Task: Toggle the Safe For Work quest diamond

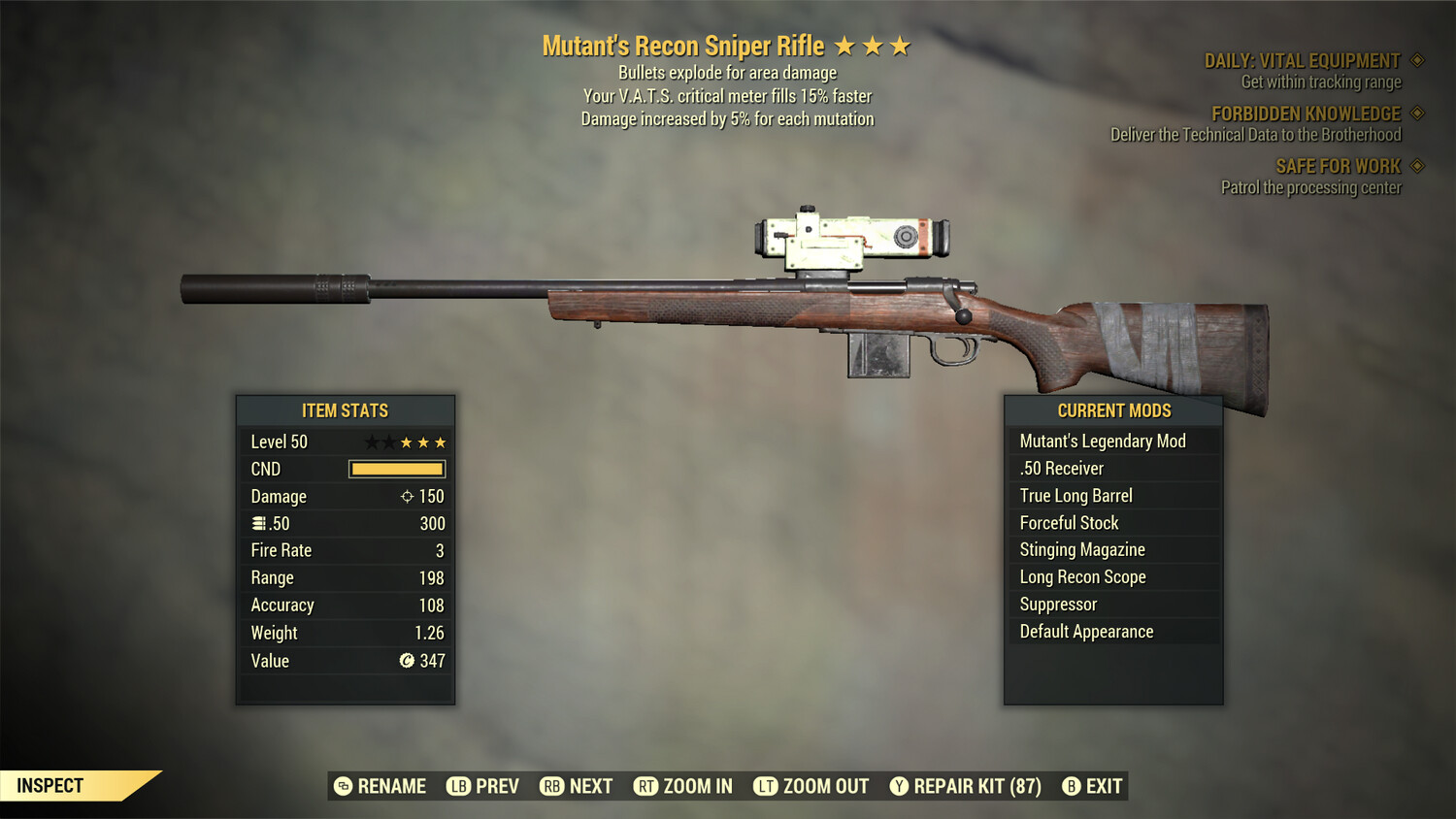Action: 1417,166
